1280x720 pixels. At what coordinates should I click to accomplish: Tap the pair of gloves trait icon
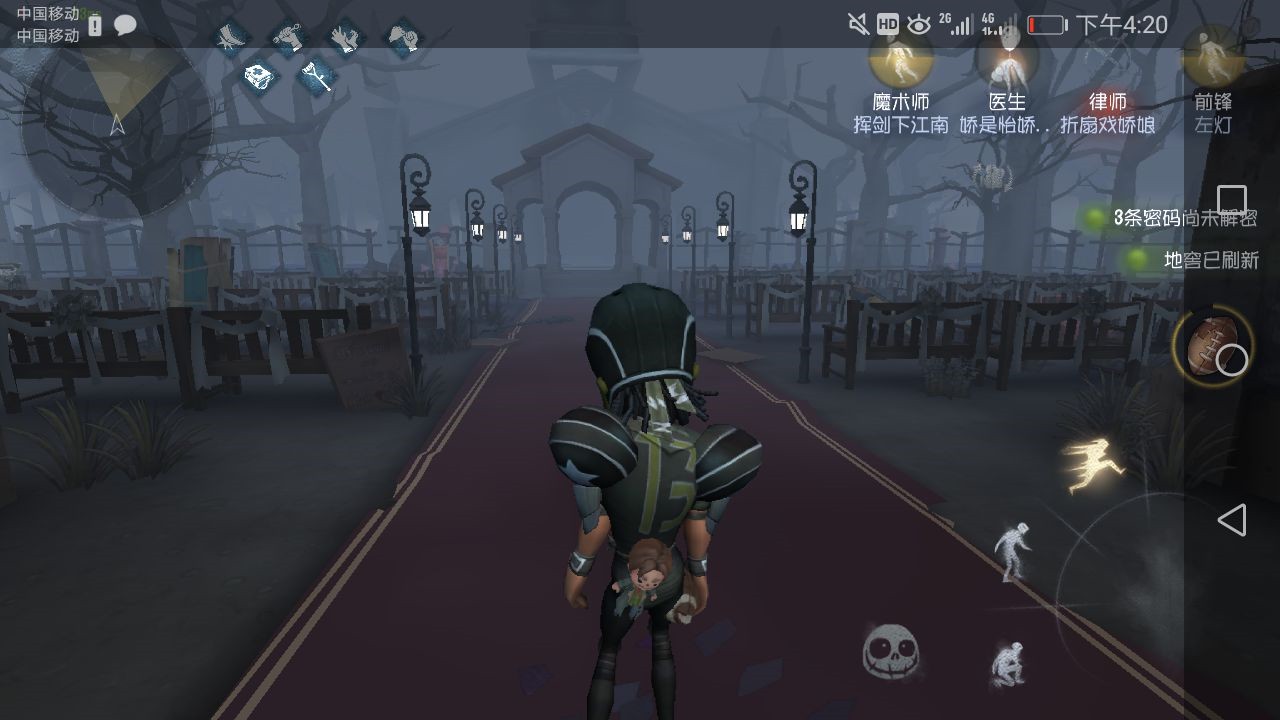click(345, 38)
